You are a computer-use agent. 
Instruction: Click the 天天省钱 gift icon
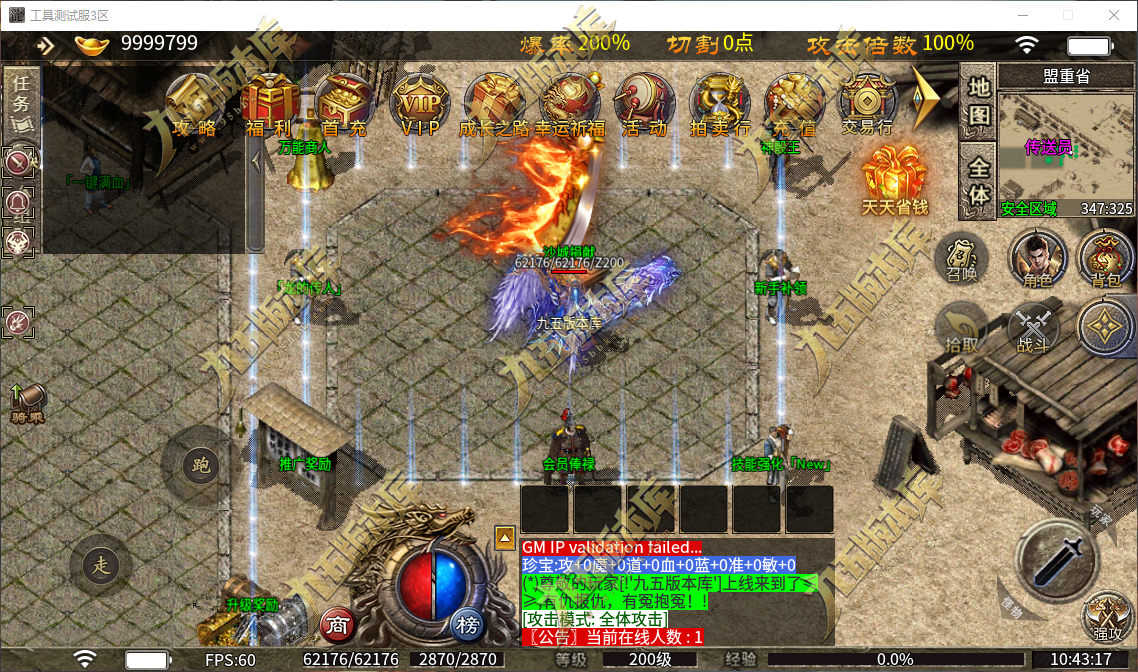pos(895,180)
